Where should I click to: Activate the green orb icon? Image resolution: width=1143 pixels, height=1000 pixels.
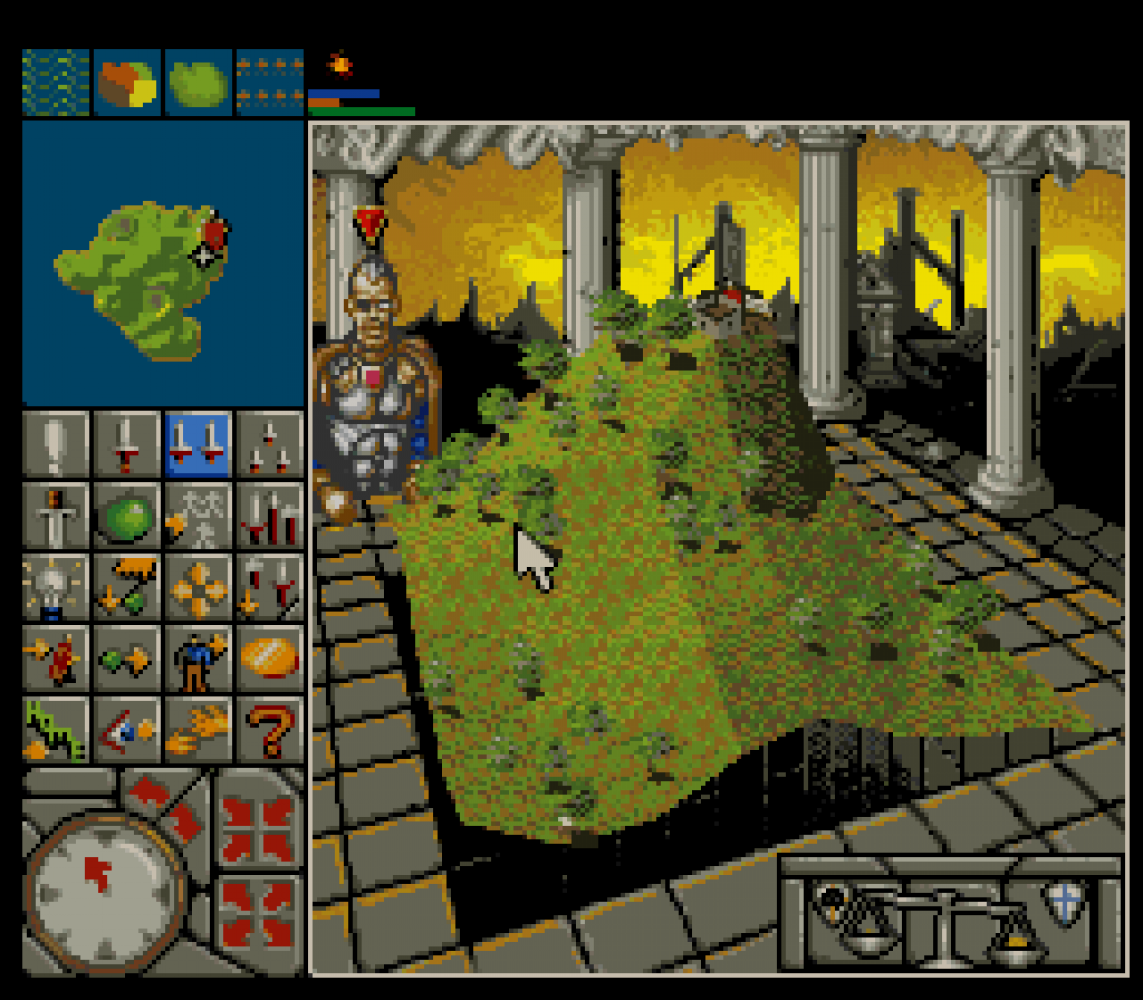pos(127,515)
